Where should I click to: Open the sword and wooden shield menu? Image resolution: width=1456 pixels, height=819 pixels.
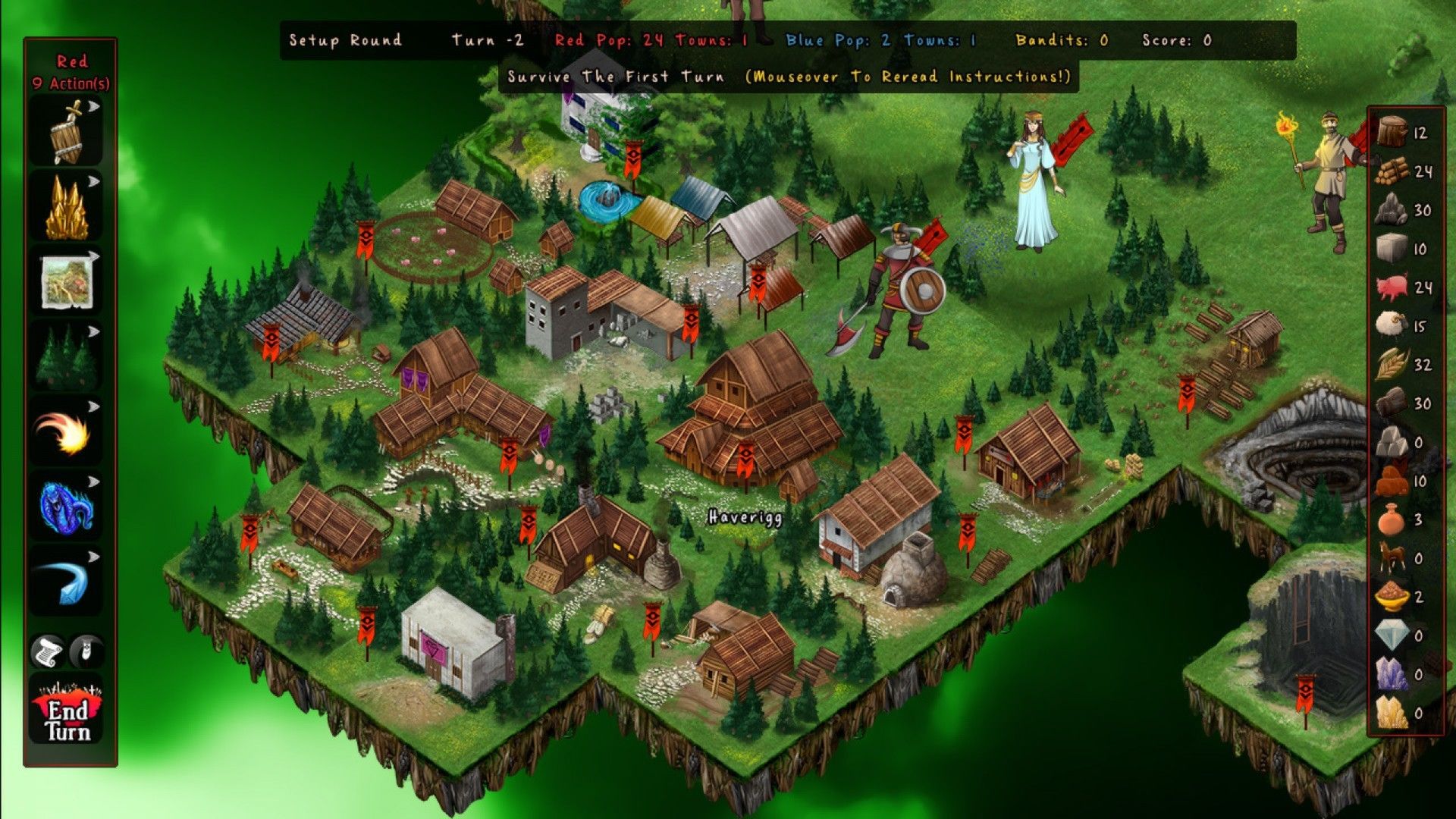coord(67,133)
